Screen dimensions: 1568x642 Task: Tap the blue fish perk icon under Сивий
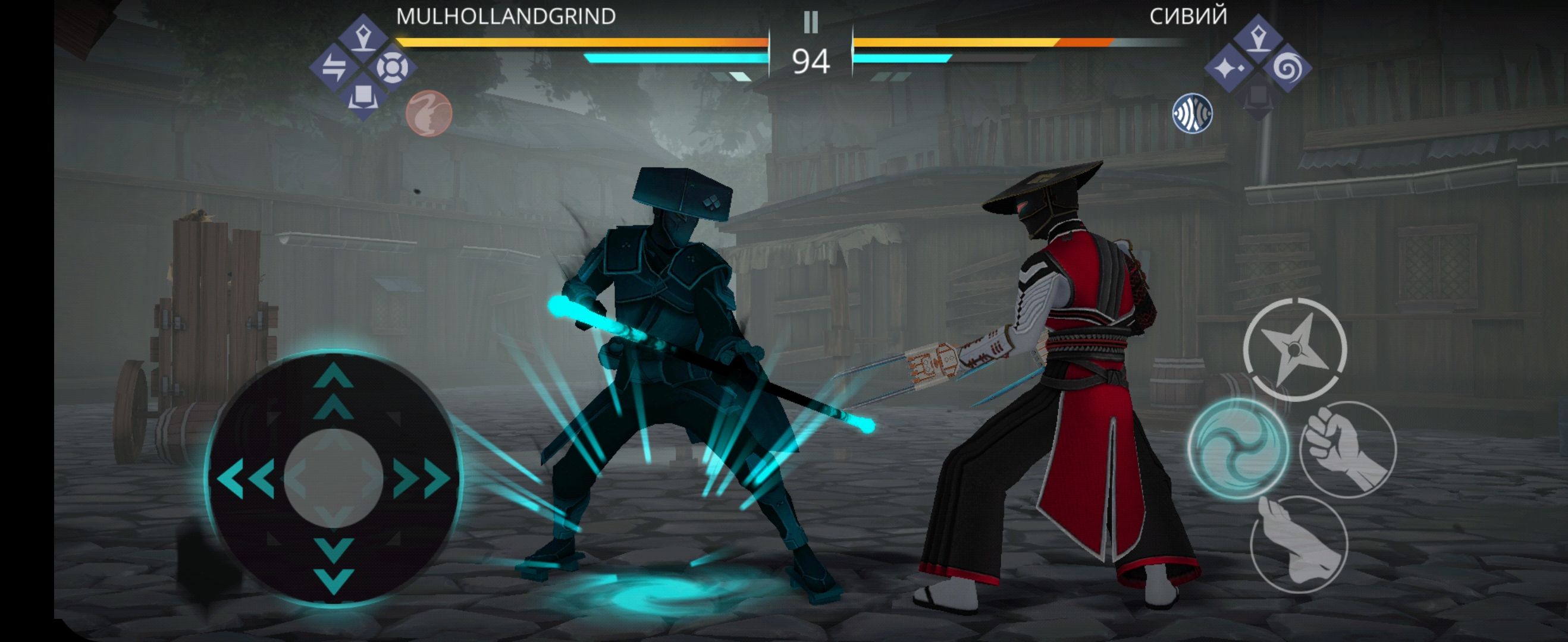click(1192, 114)
